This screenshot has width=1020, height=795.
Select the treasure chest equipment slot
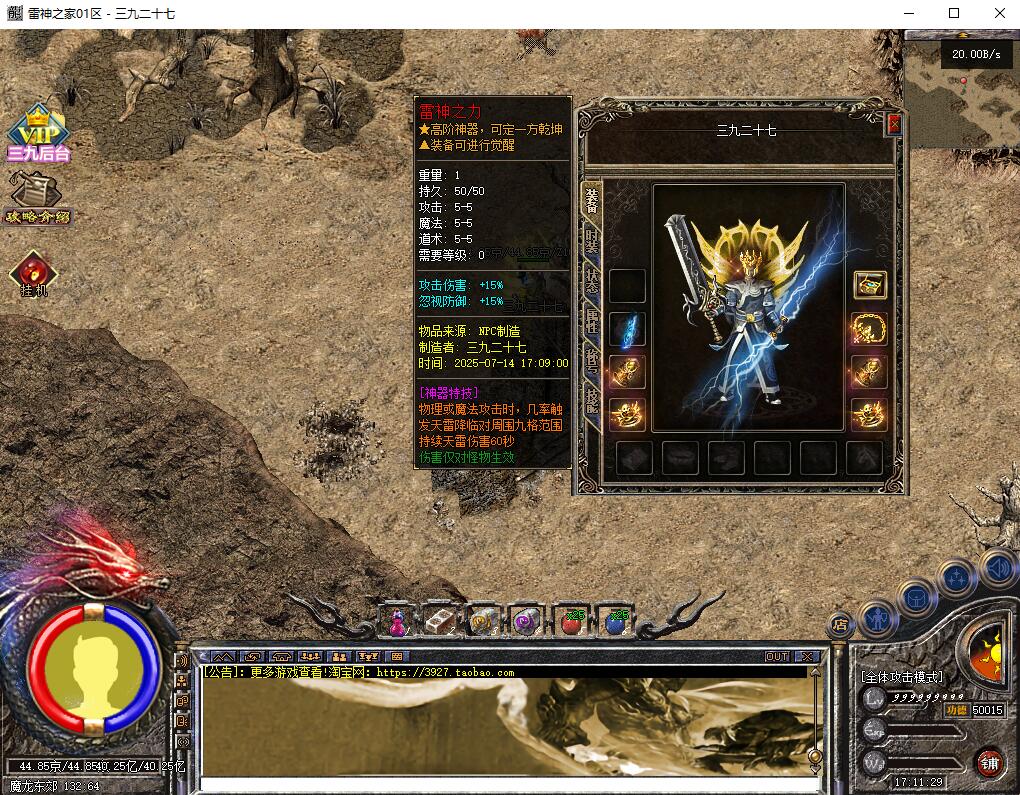tap(869, 285)
